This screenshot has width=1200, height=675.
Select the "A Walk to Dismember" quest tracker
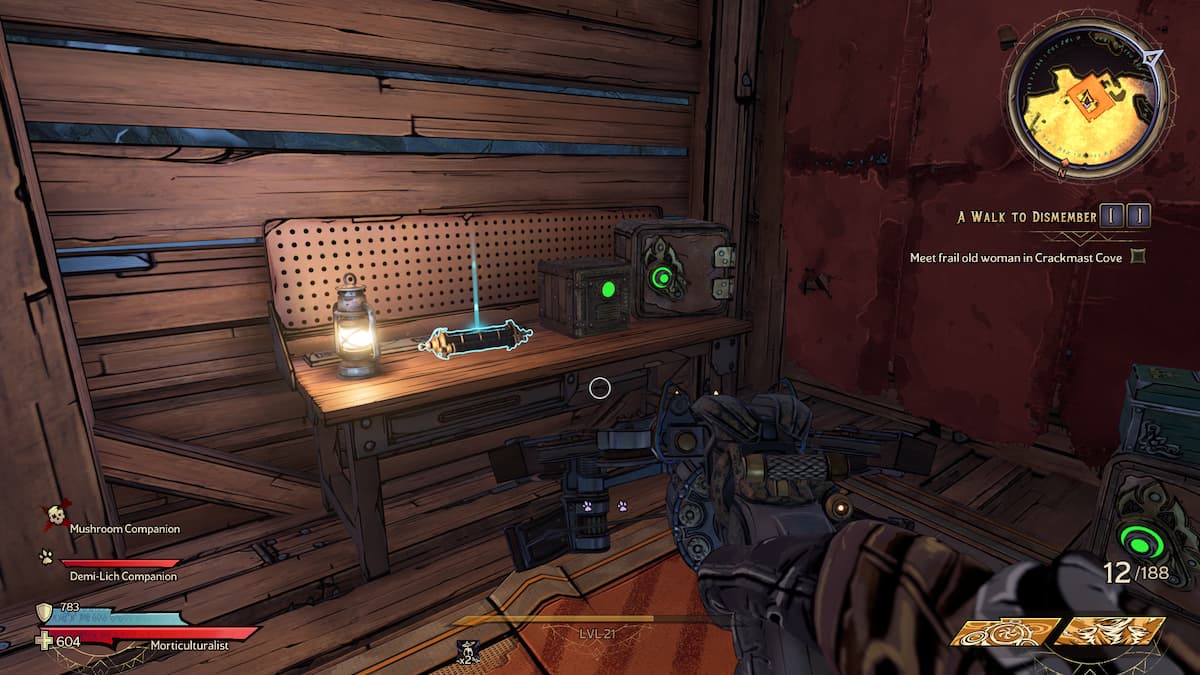pyautogui.click(x=1026, y=216)
